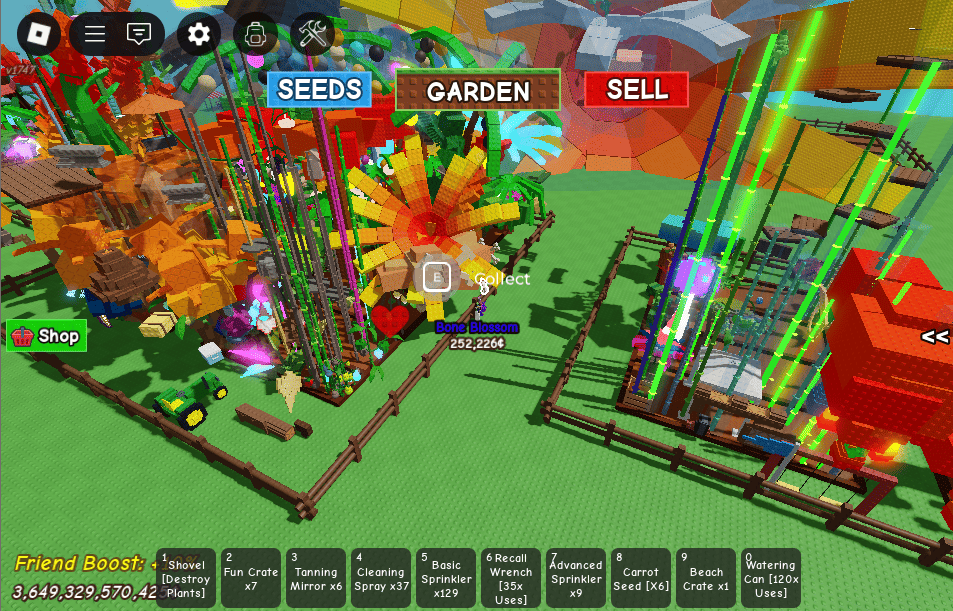Image resolution: width=953 pixels, height=611 pixels.
Task: Toggle the Roblox chat window
Action: coord(139,35)
